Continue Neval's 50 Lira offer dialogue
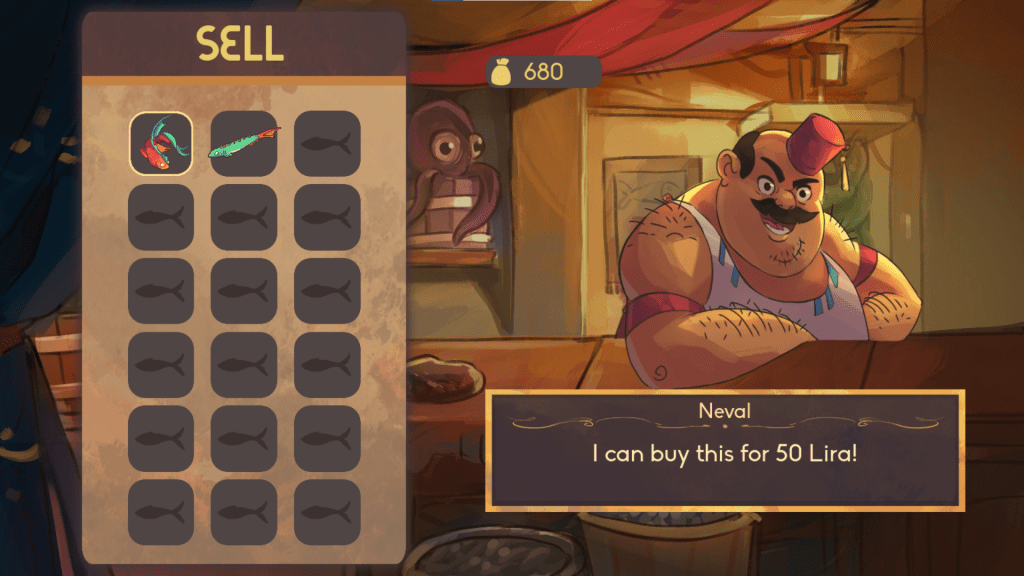Viewport: 1024px width, 576px height. coord(725,450)
